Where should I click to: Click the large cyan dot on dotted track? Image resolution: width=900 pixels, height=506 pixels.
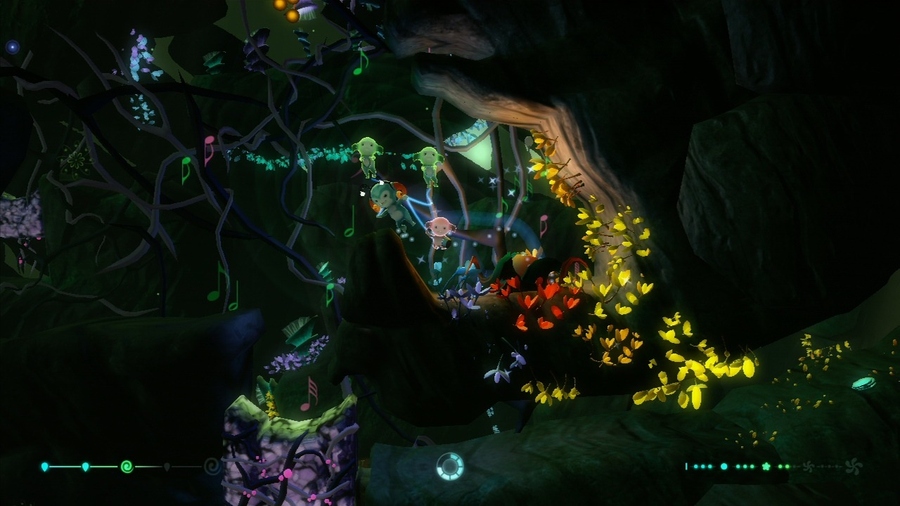tap(724, 466)
